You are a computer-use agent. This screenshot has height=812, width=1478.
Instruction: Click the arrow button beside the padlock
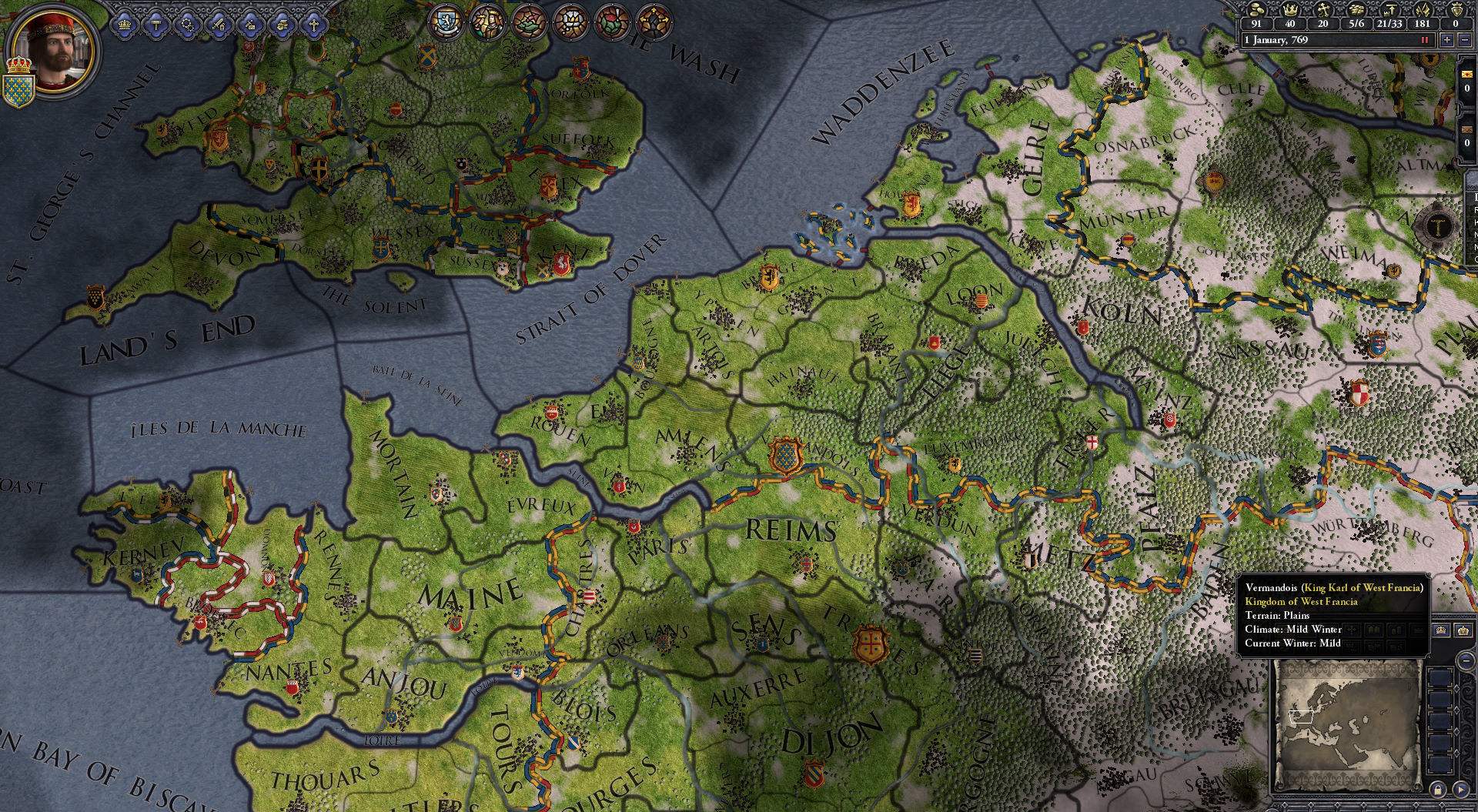click(1460, 789)
